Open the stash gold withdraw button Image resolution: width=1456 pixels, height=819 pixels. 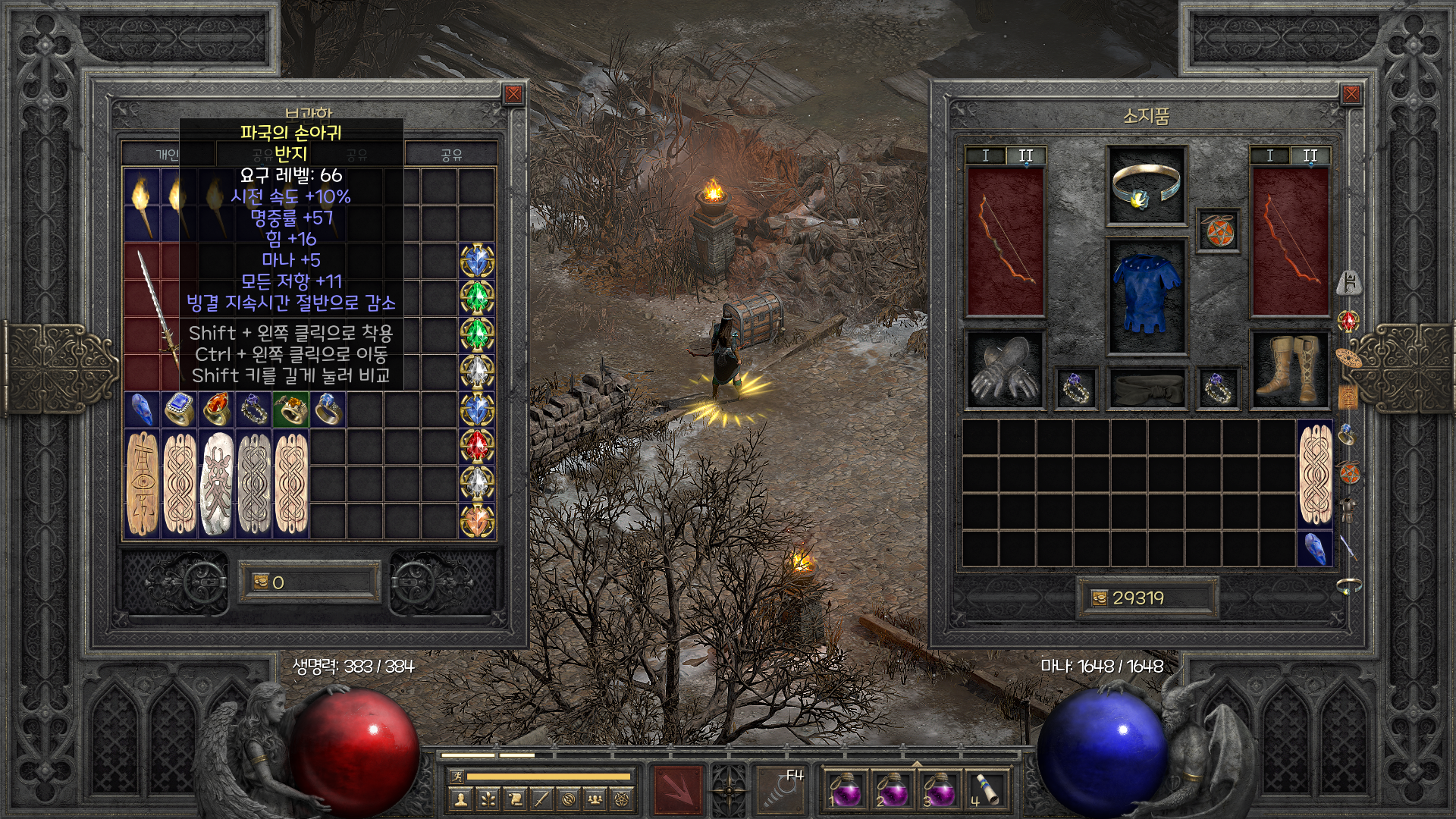[x=261, y=582]
